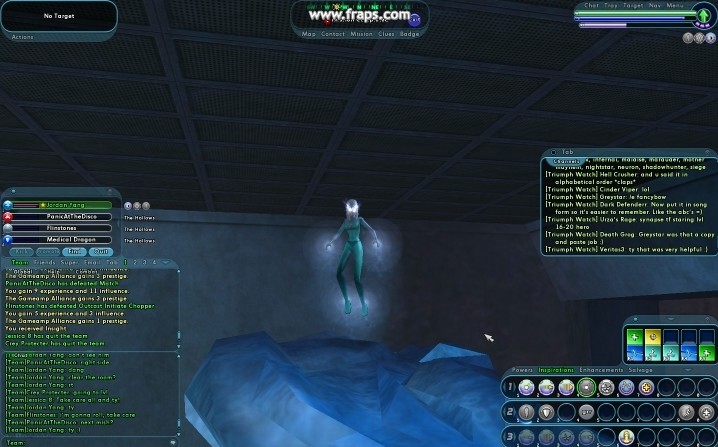Open the Contact list
This screenshot has height=447, width=718.
(x=335, y=34)
